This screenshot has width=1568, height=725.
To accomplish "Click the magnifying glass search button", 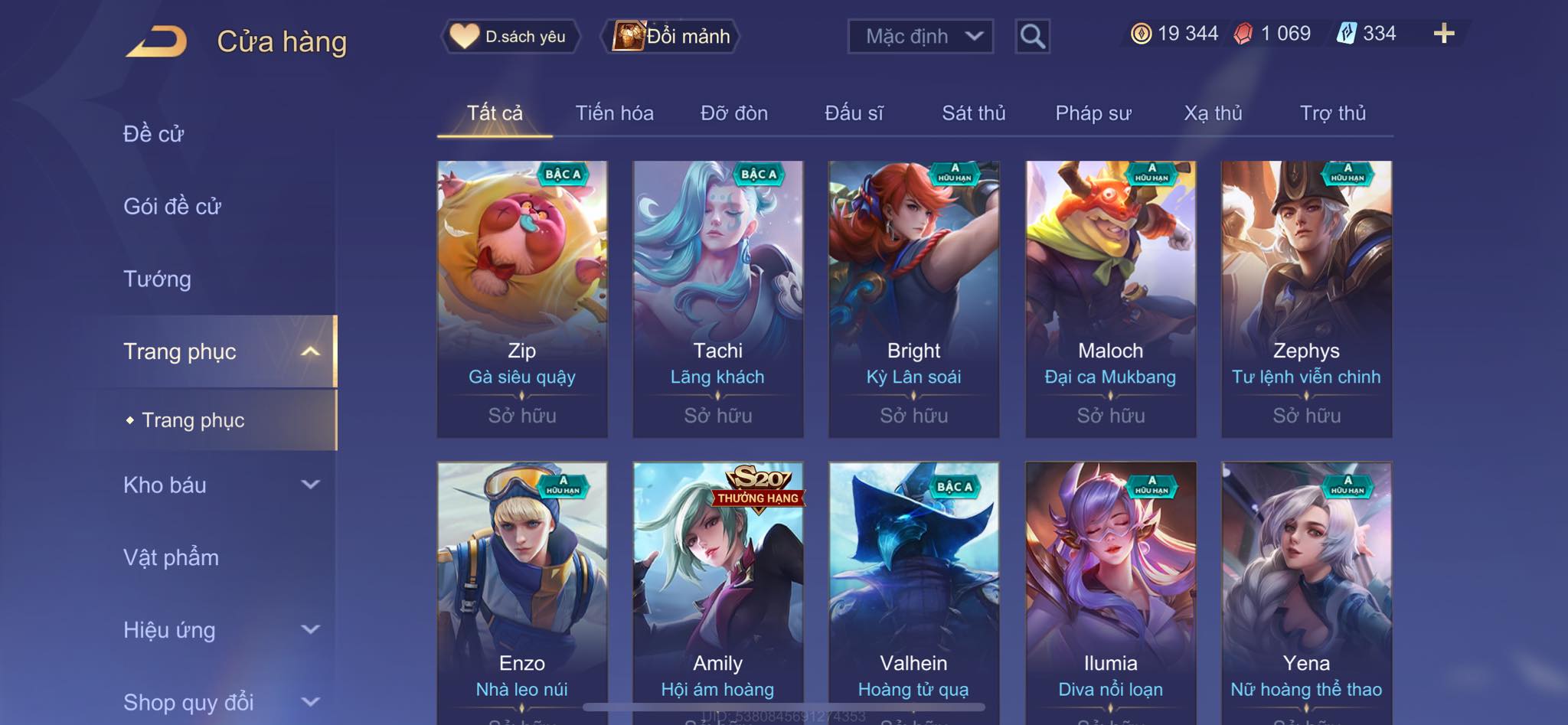I will tap(1032, 36).
